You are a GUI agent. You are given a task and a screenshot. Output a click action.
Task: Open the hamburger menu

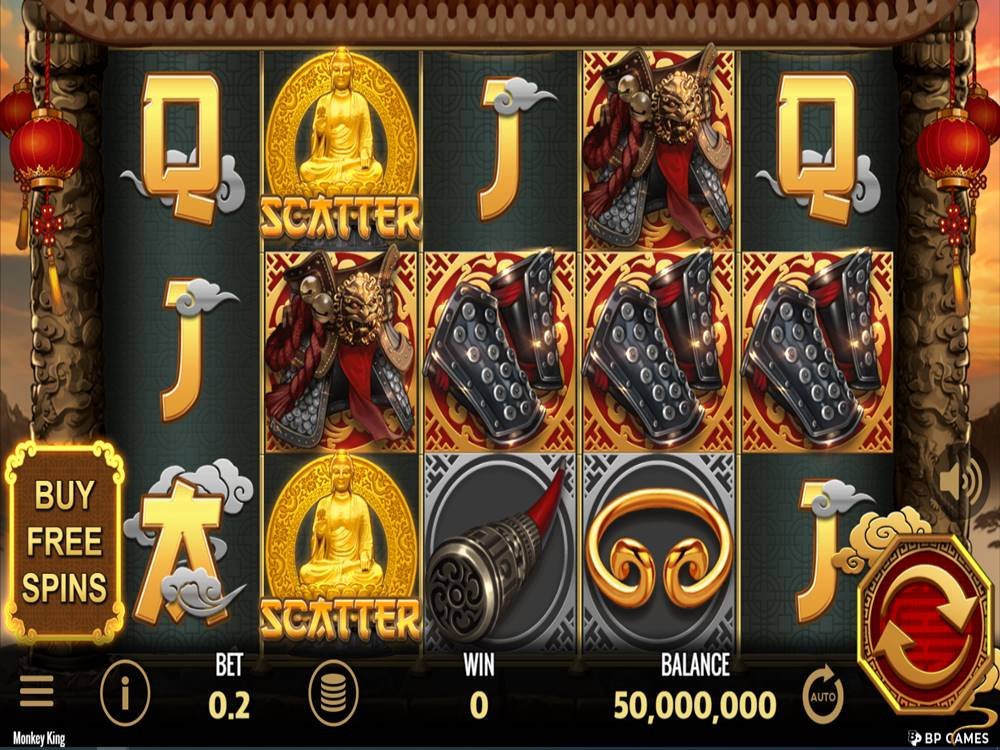pyautogui.click(x=37, y=692)
